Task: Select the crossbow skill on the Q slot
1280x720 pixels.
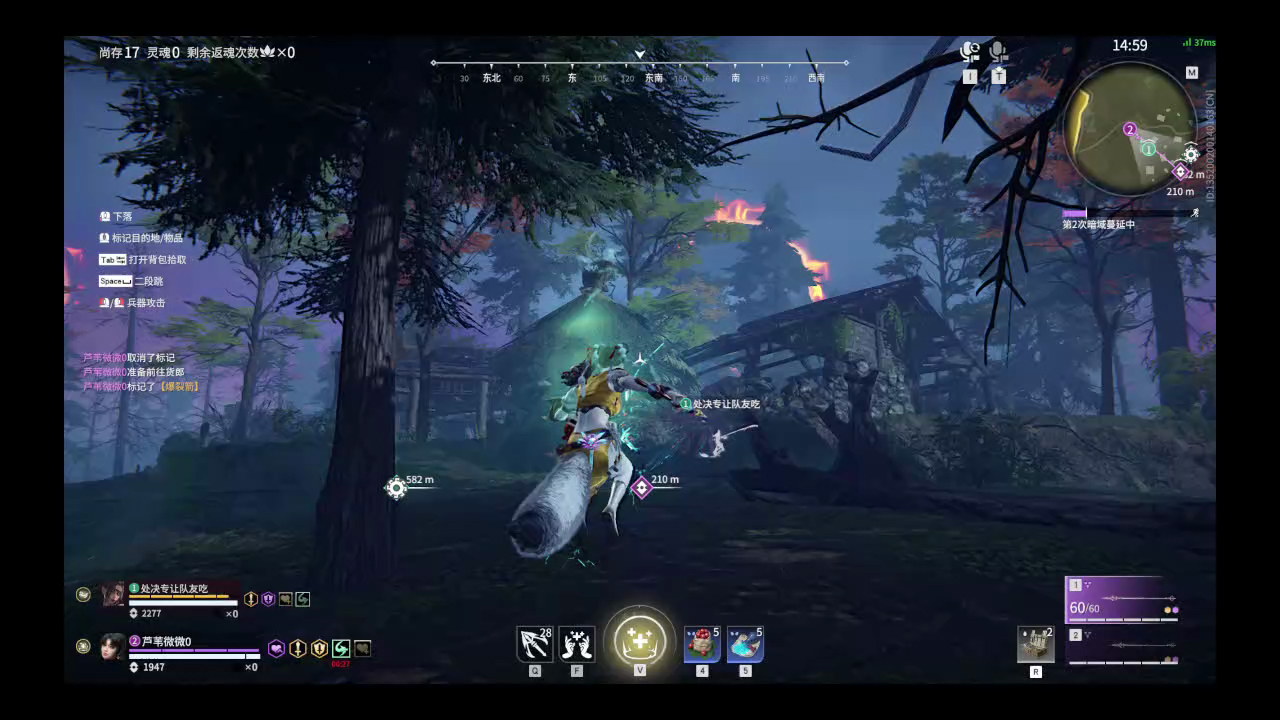Action: pos(535,645)
